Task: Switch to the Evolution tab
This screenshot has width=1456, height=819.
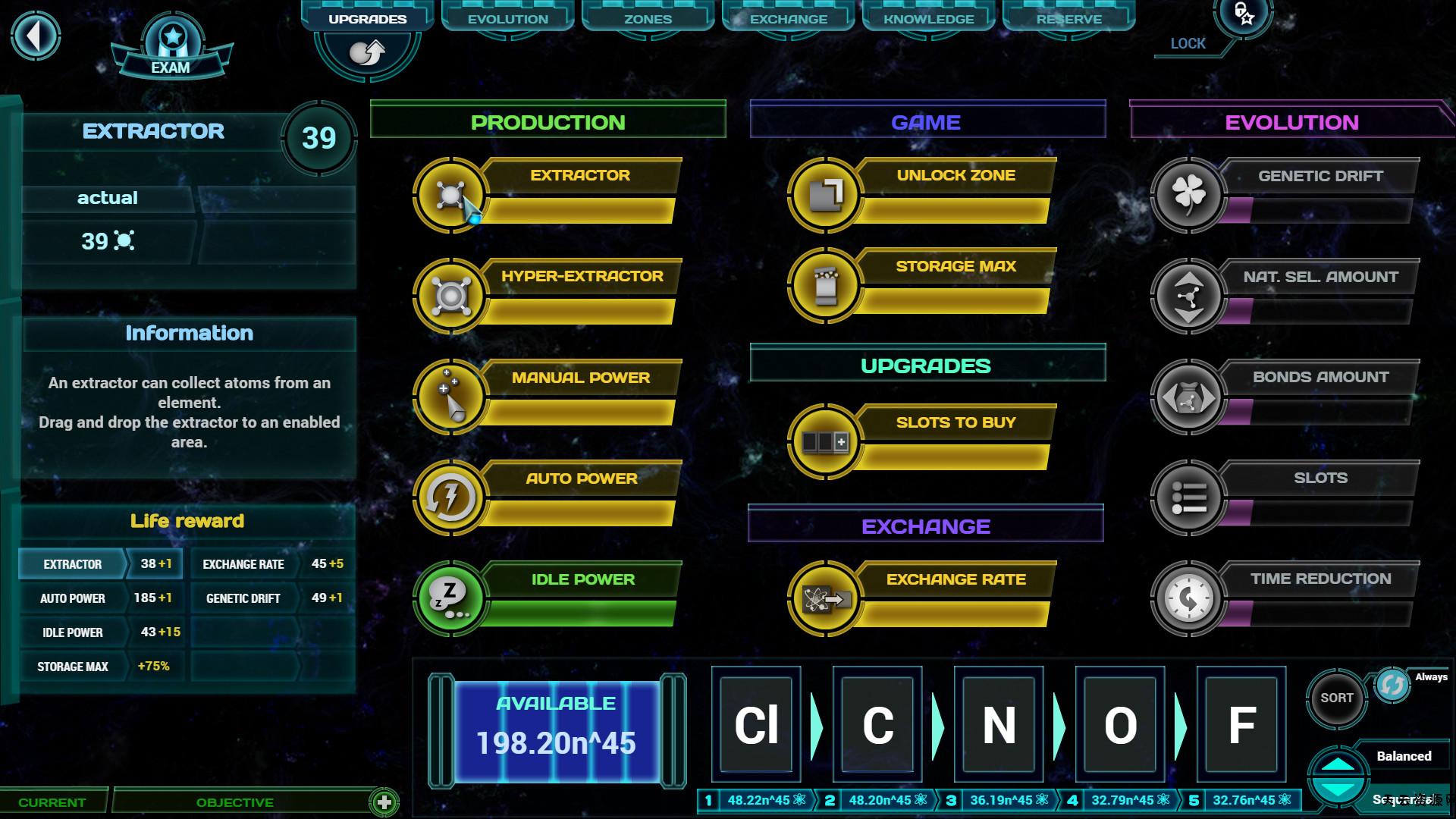Action: (x=507, y=19)
